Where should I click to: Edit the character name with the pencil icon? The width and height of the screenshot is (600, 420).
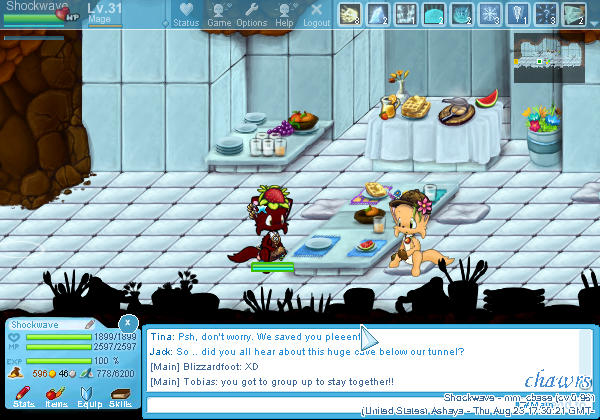89,324
